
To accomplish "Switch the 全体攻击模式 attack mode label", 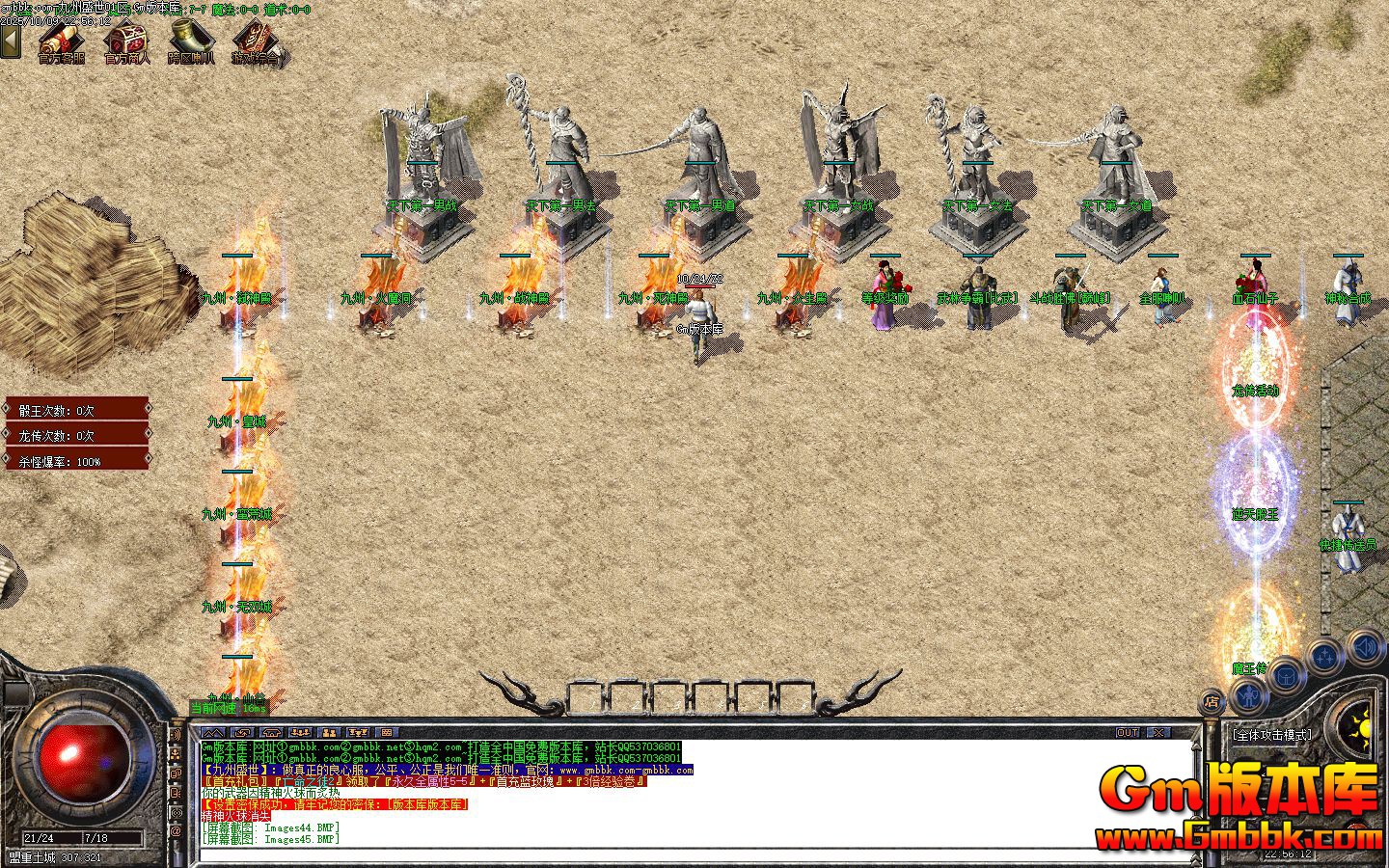I will pyautogui.click(x=1272, y=735).
